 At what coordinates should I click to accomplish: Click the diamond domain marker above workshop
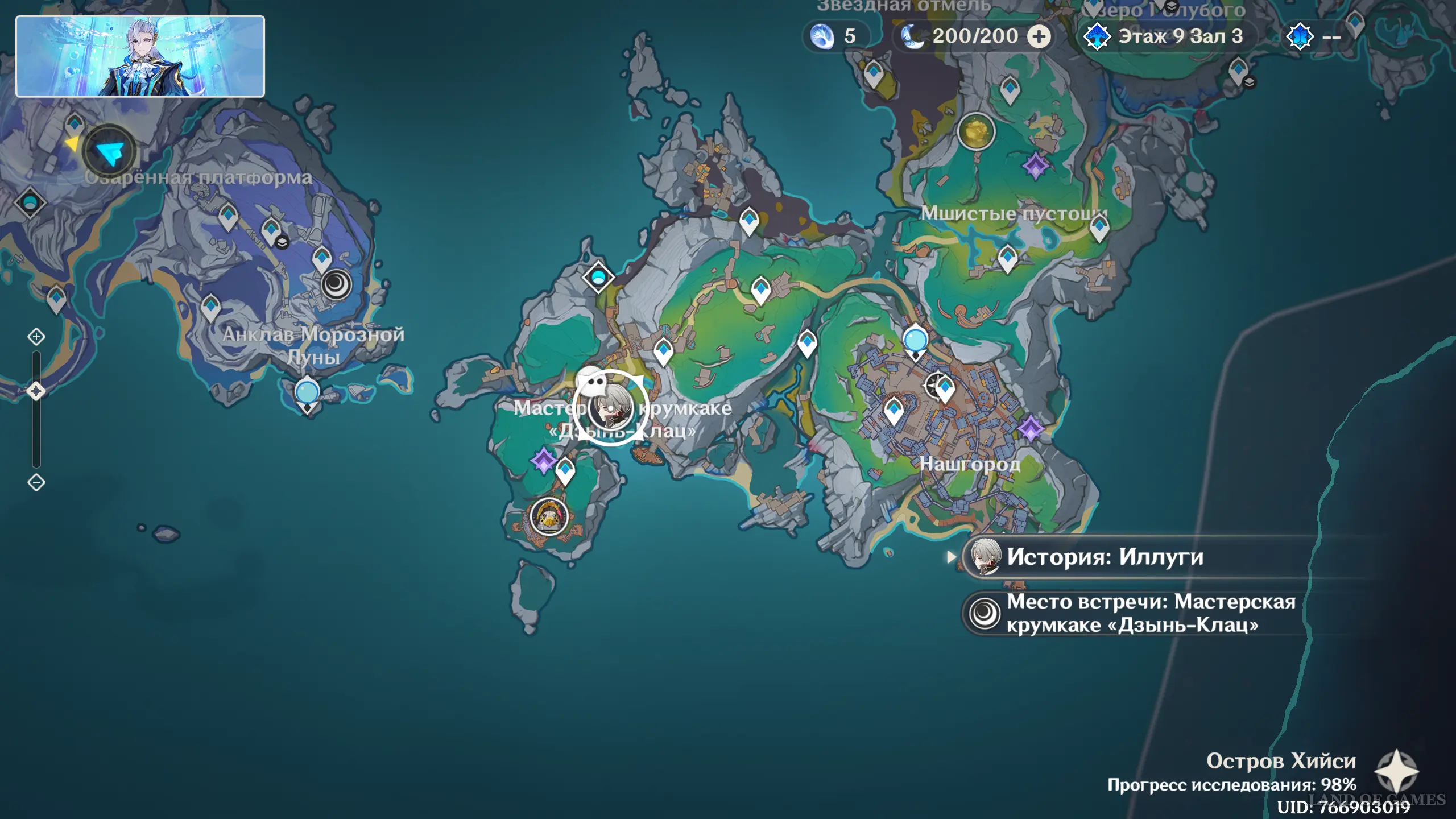598,278
